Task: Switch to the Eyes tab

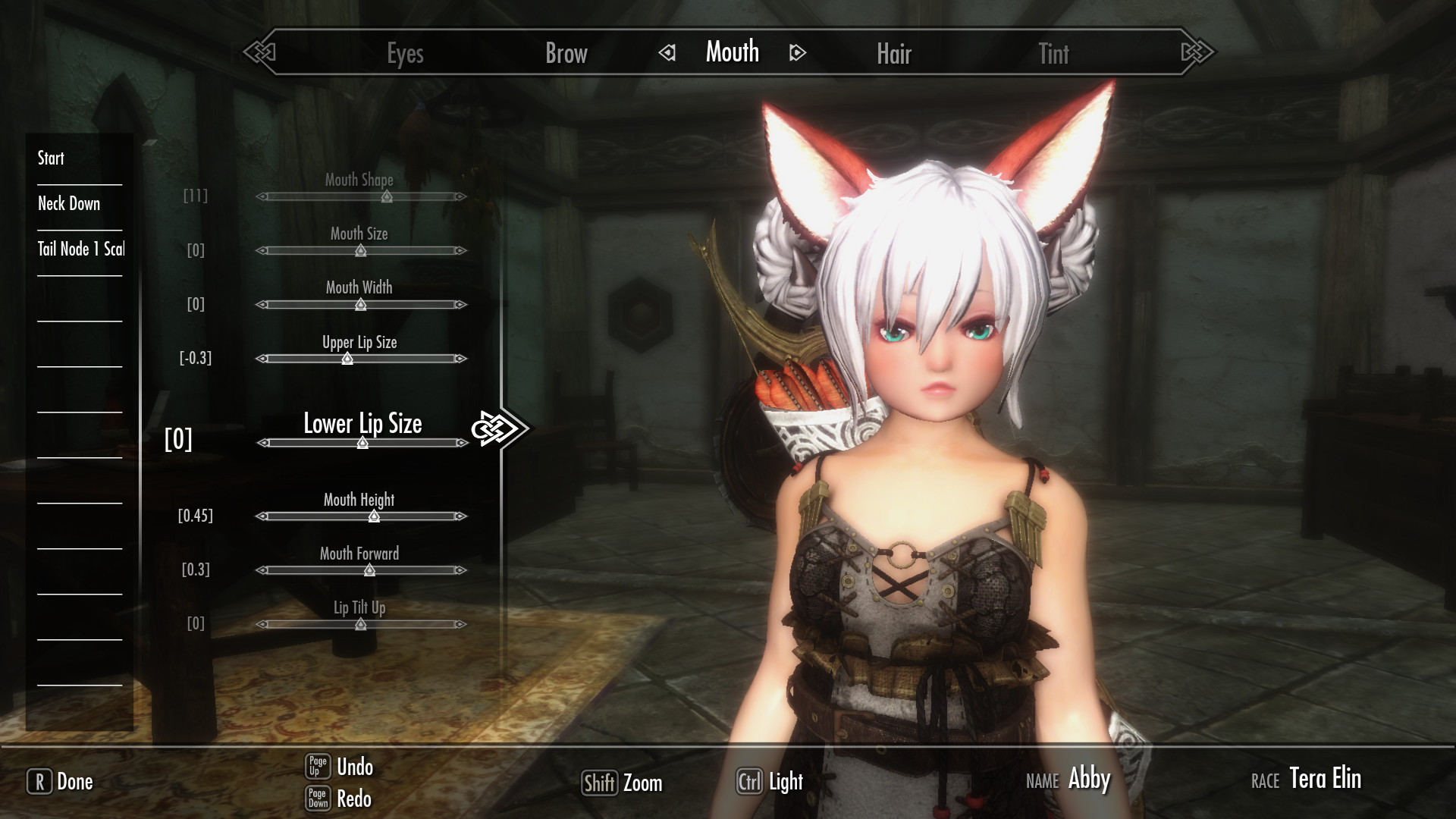Action: [405, 54]
